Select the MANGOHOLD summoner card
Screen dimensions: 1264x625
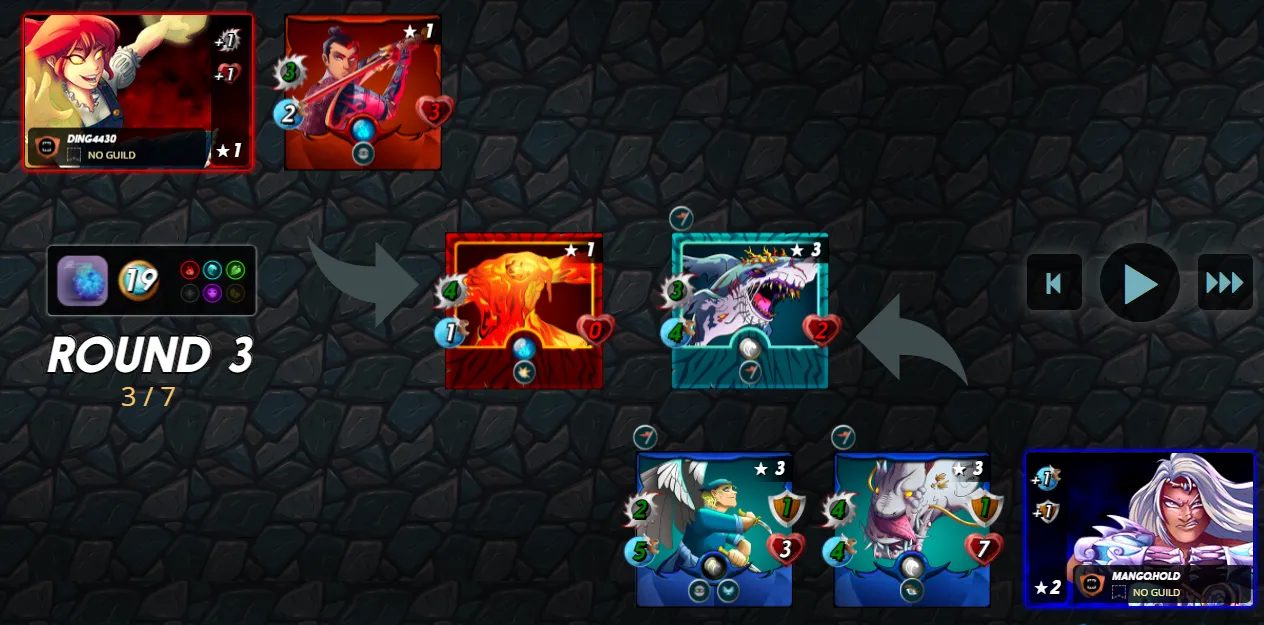click(x=1140, y=528)
